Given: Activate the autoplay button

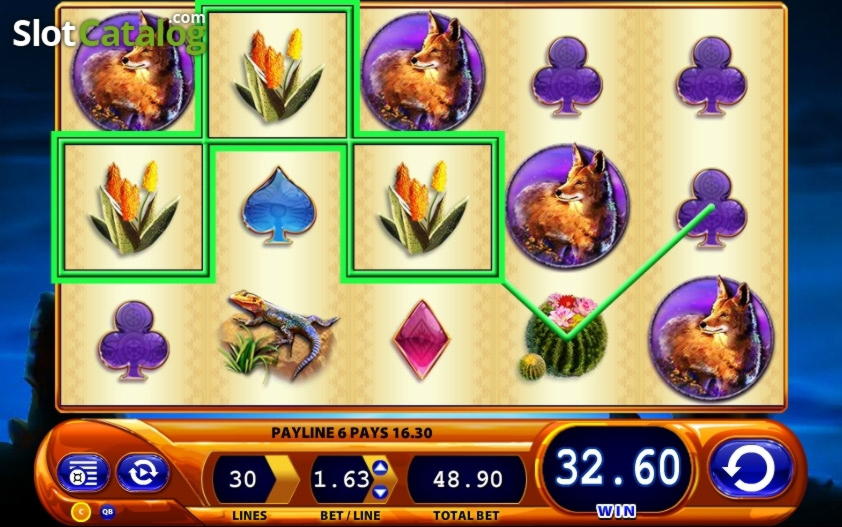Looking at the screenshot, I should coord(142,473).
